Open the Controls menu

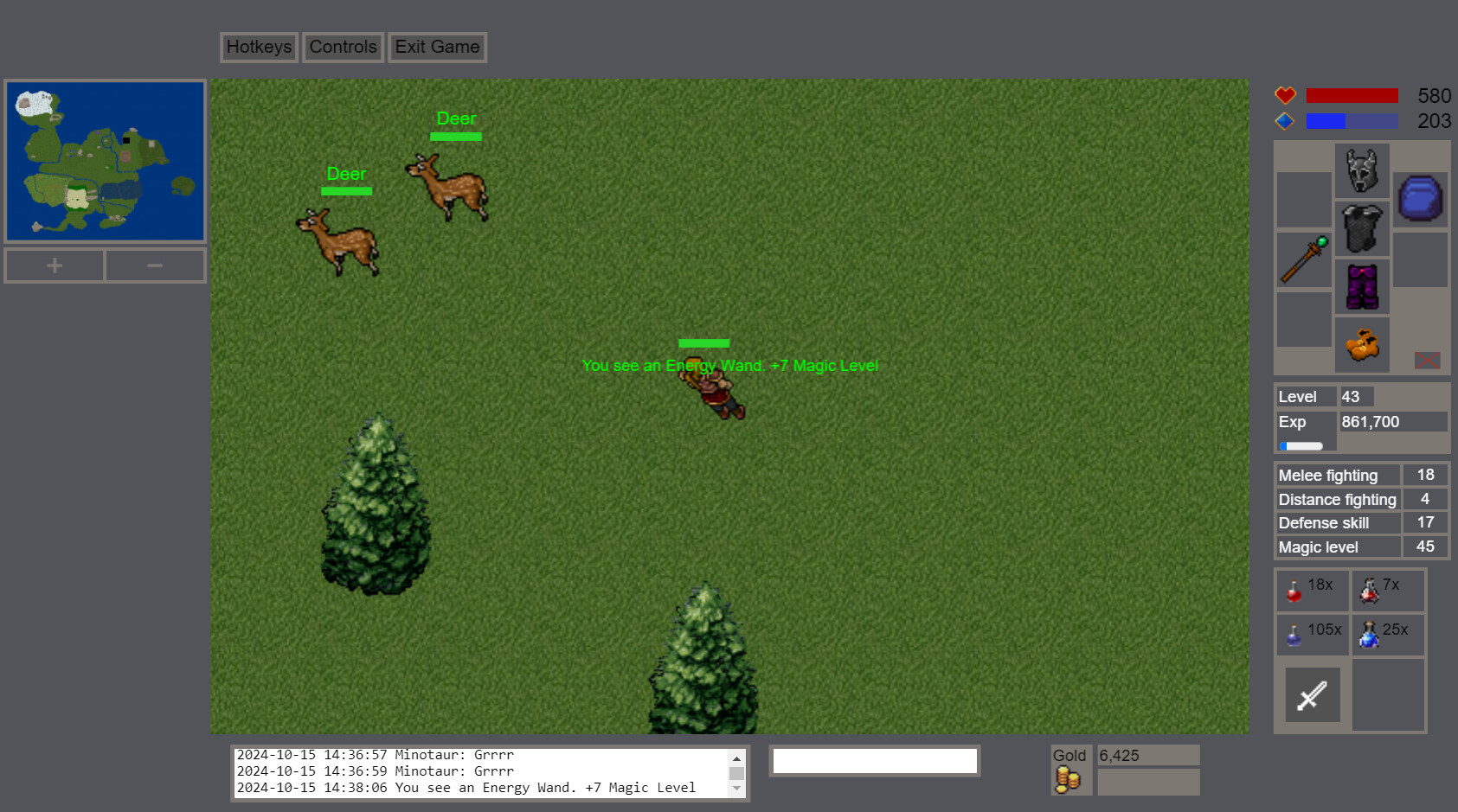tap(343, 48)
